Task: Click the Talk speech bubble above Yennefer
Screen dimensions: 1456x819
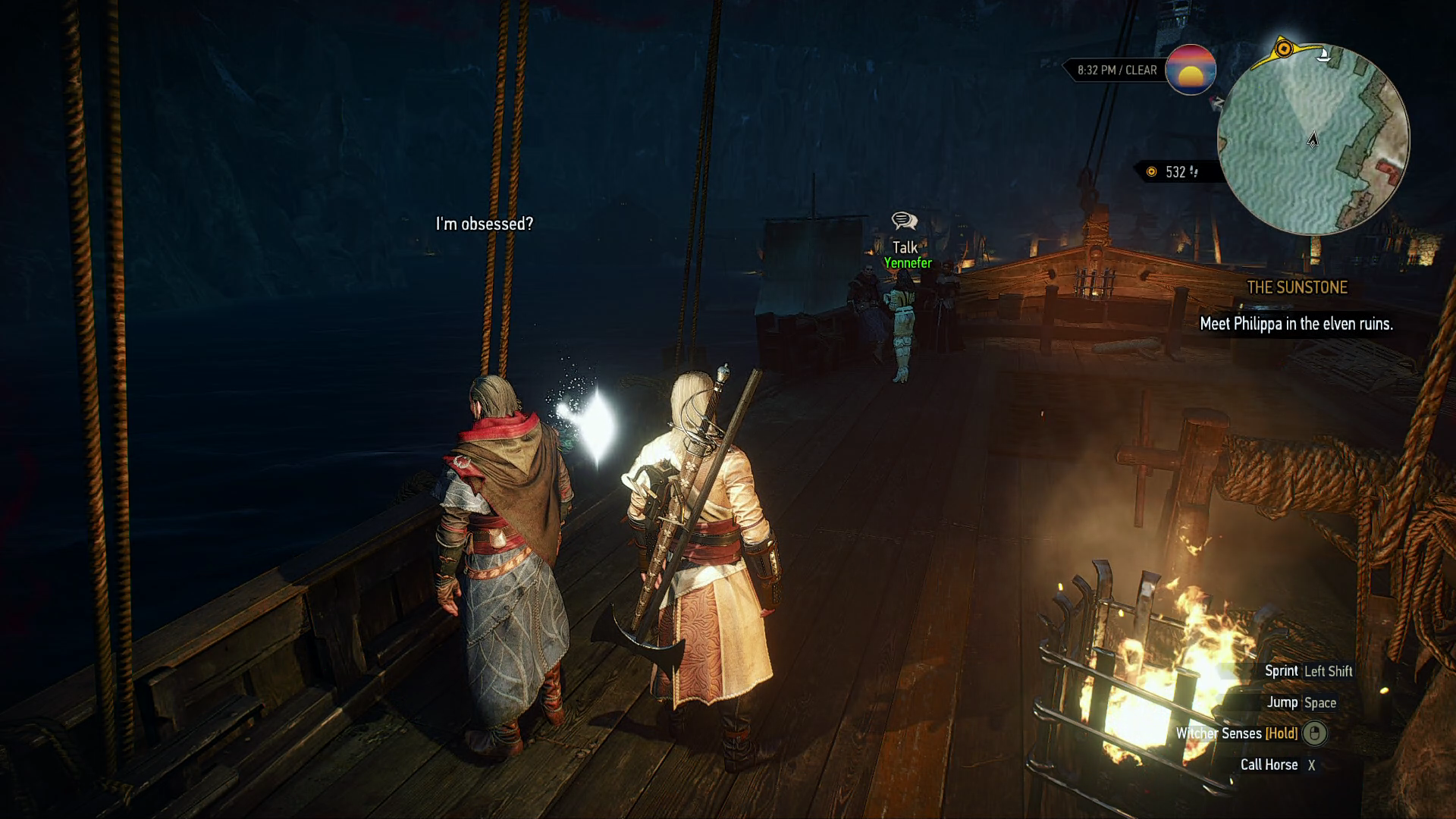Action: (x=904, y=221)
